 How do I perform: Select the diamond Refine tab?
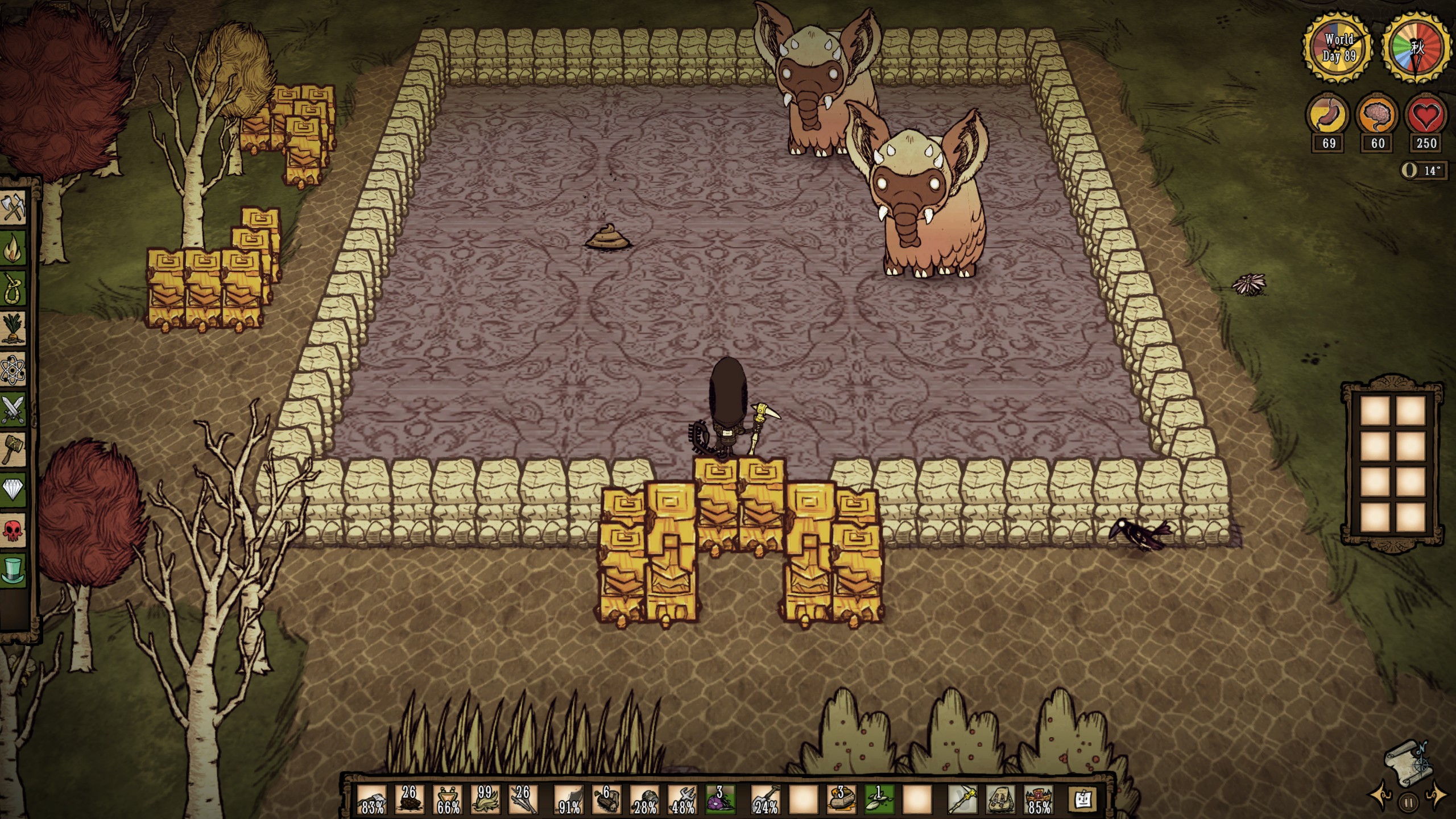point(14,490)
